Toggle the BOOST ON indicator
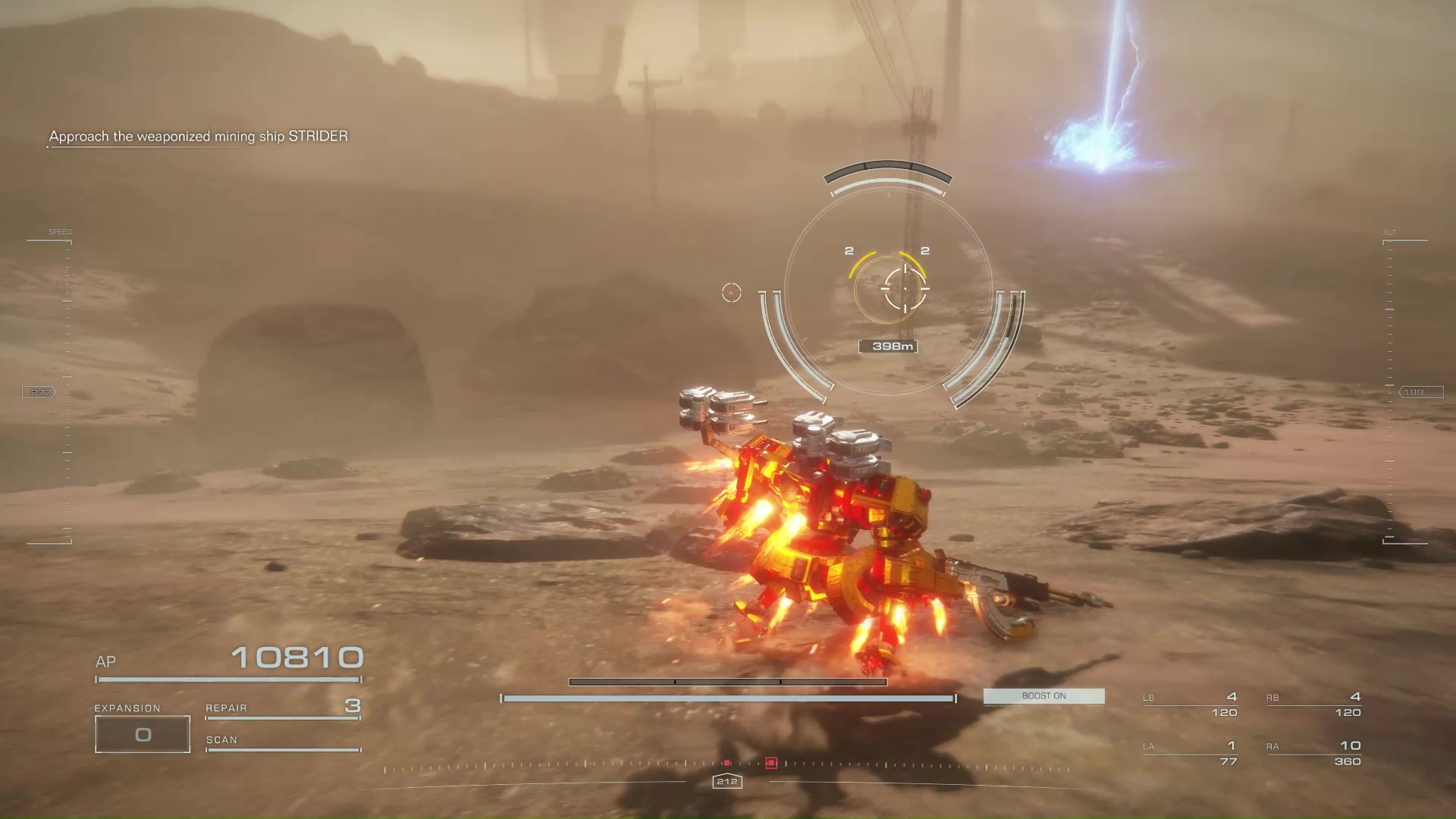Viewport: 1456px width, 819px height. click(x=1043, y=696)
